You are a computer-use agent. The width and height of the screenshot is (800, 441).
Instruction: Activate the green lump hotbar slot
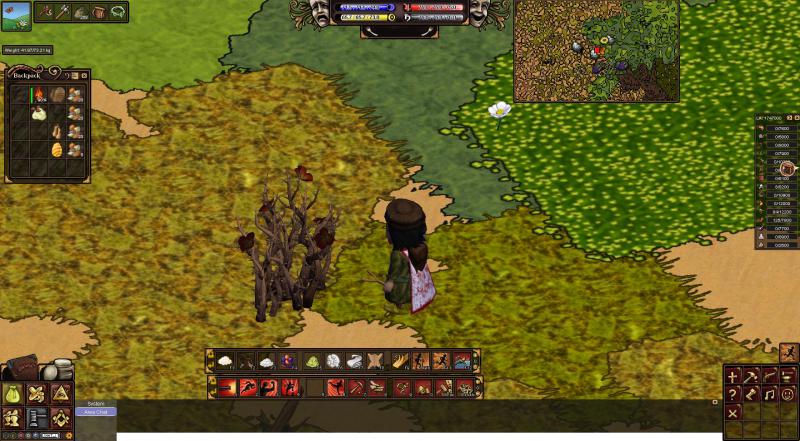311,361
